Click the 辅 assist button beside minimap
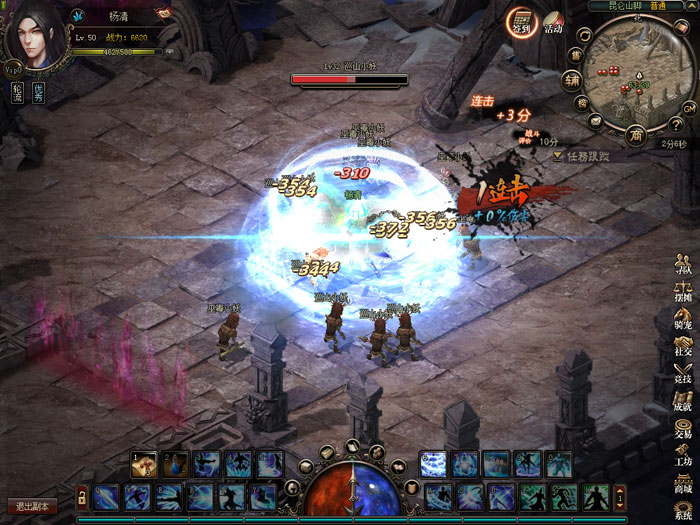700x525 pixels. pyautogui.click(x=572, y=80)
